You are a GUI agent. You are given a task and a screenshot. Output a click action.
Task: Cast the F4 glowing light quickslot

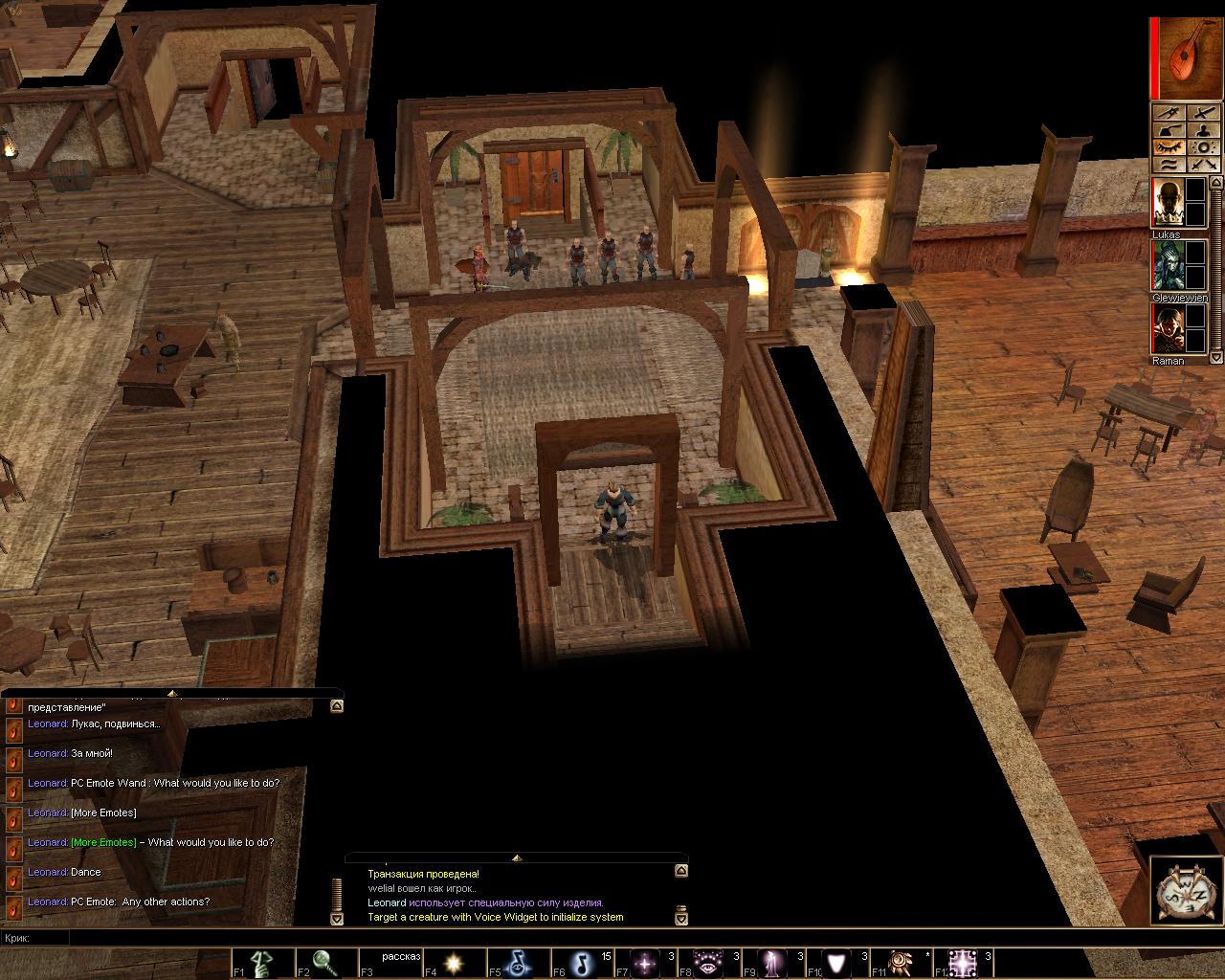coord(455,963)
